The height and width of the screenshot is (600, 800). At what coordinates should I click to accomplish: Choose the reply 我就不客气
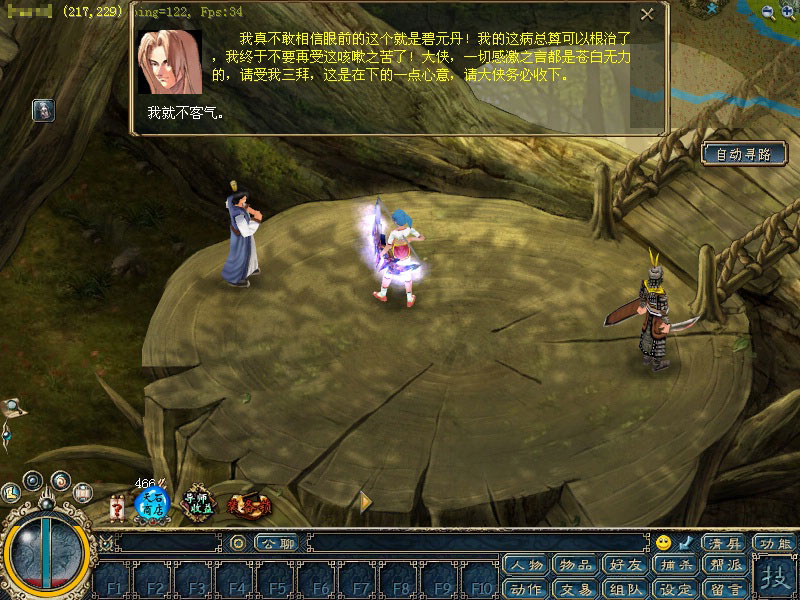(186, 112)
